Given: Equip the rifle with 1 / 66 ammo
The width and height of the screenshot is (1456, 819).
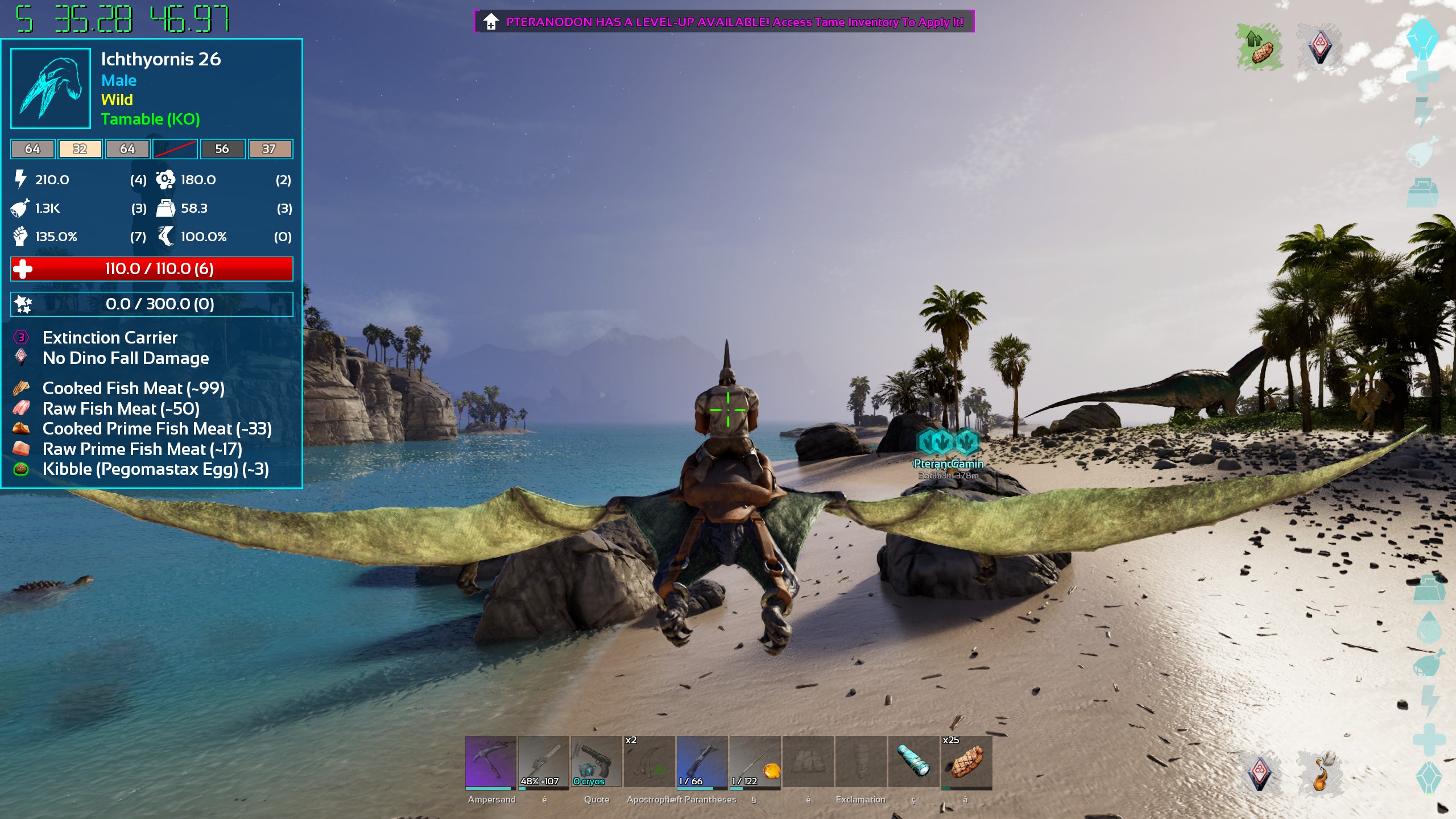Looking at the screenshot, I should [x=702, y=762].
